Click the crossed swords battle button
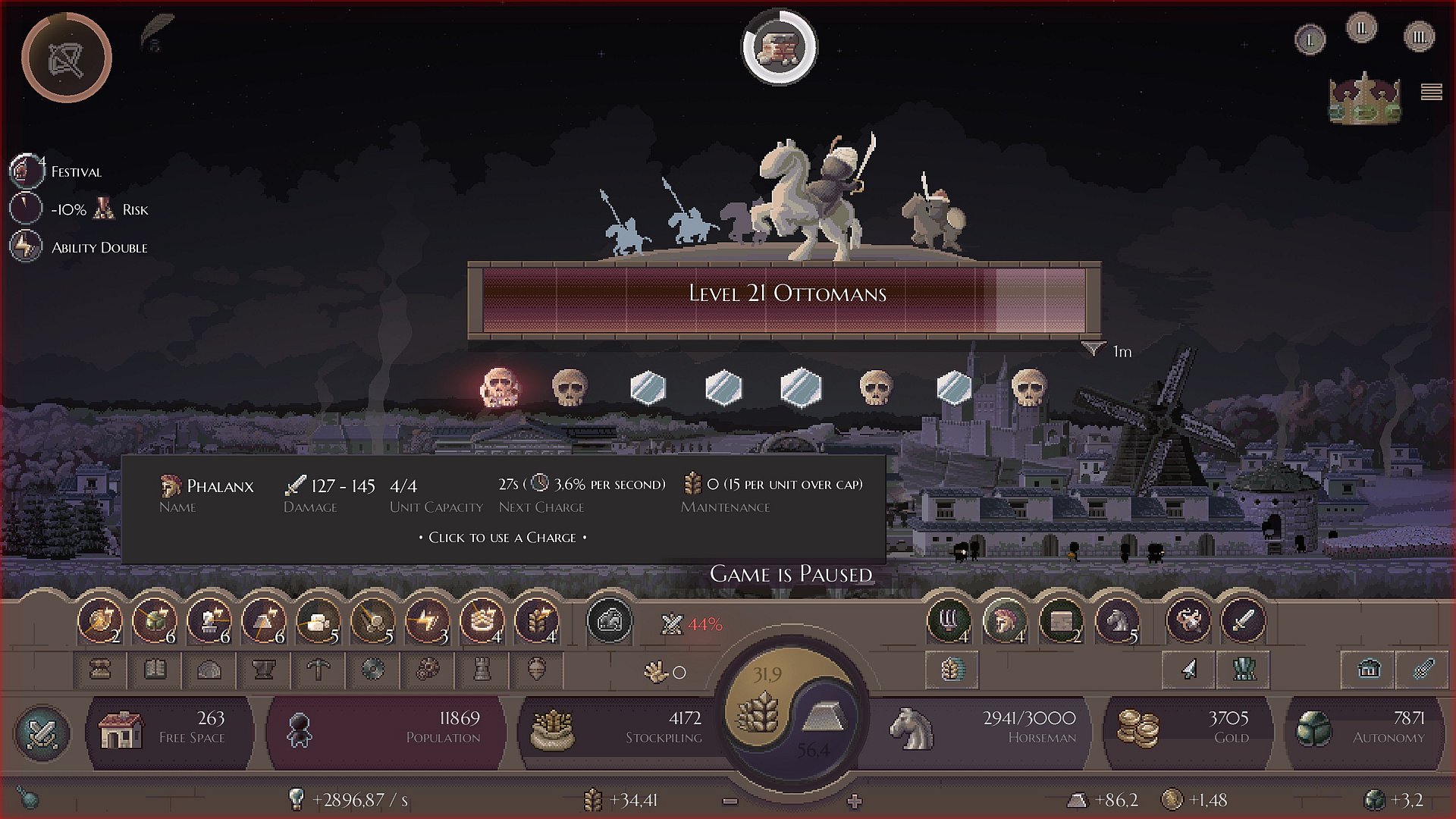Viewport: 1456px width, 819px height. (x=42, y=733)
